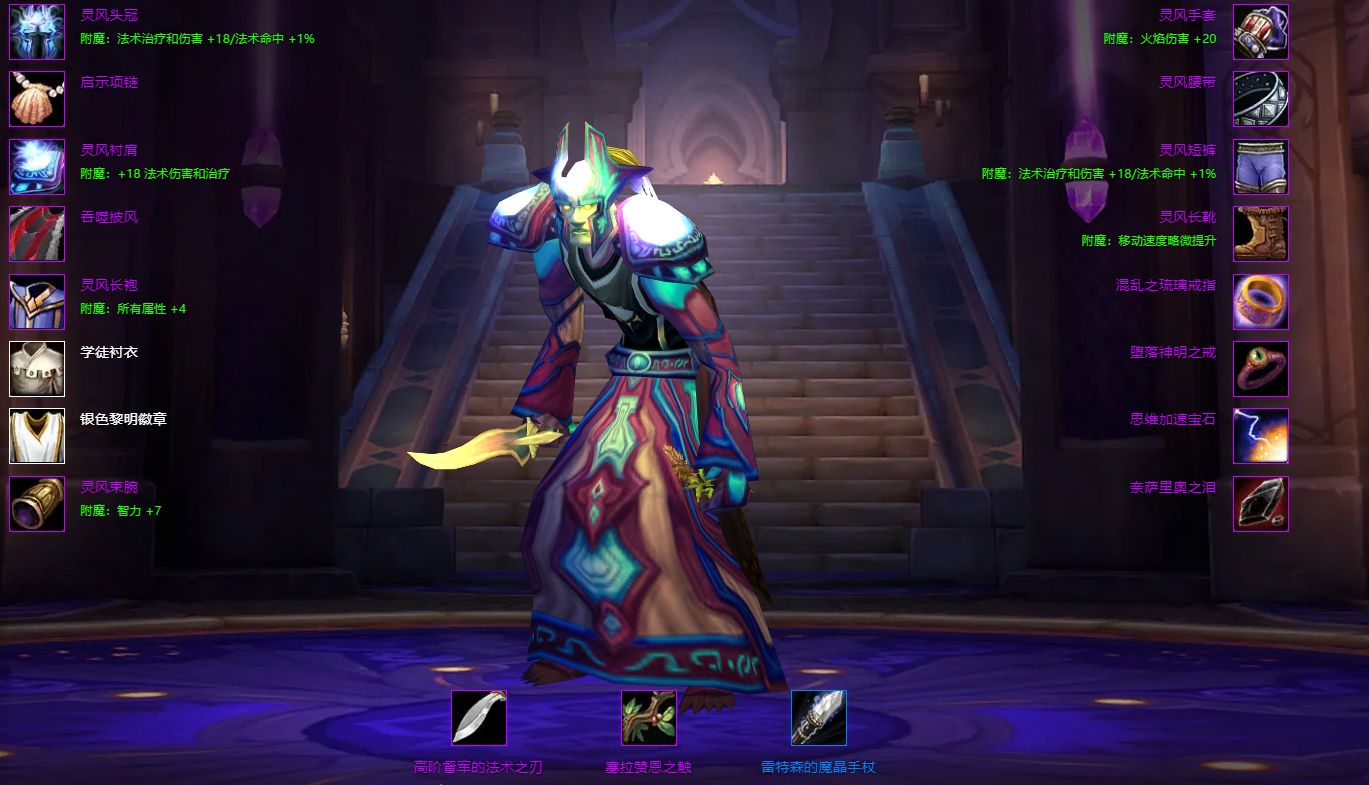Open the 灵风长靴 boots slot

click(1260, 234)
